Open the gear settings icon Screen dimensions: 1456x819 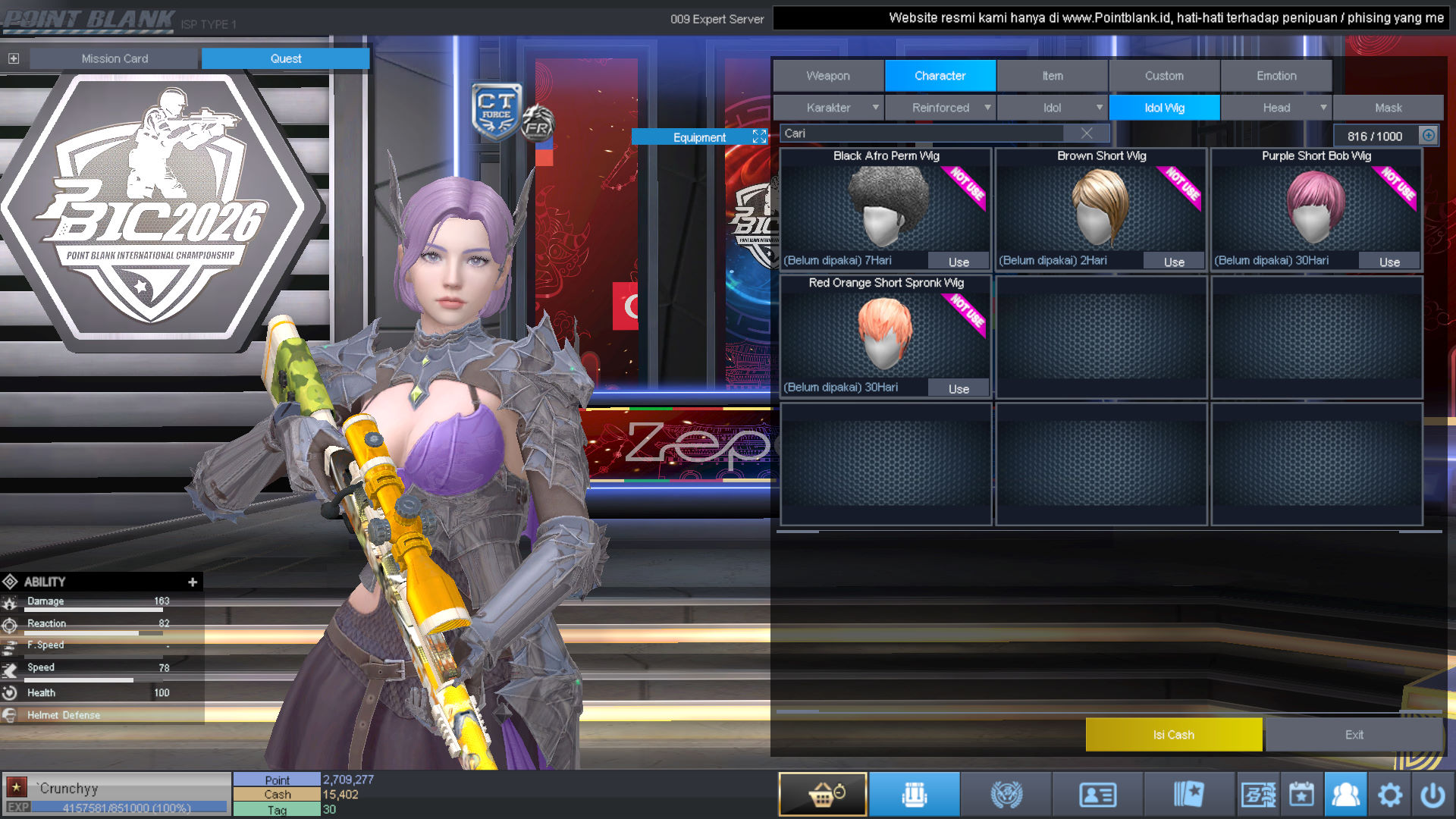(x=1389, y=795)
